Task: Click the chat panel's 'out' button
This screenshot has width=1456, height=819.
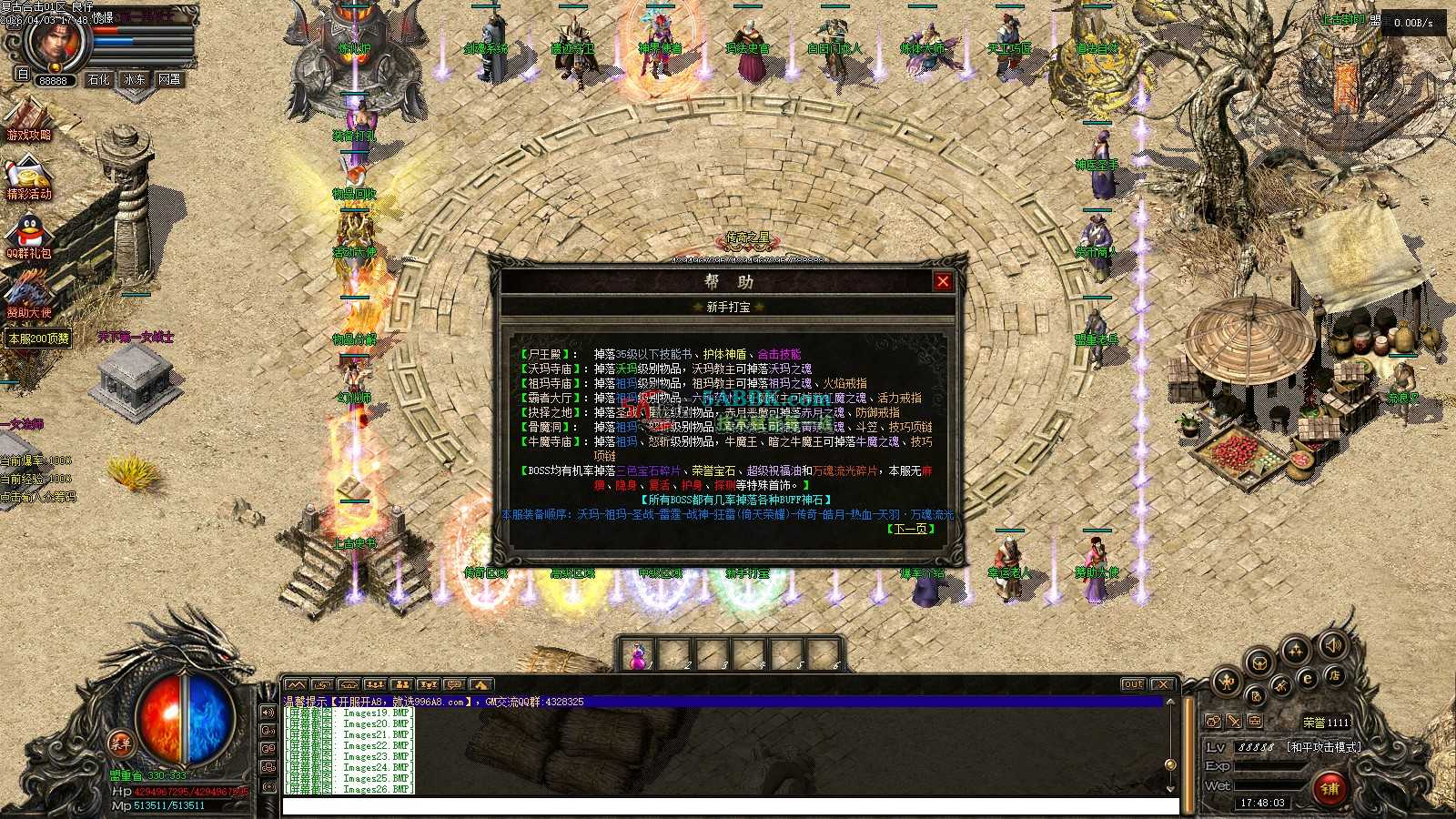Action: pyautogui.click(x=1132, y=684)
